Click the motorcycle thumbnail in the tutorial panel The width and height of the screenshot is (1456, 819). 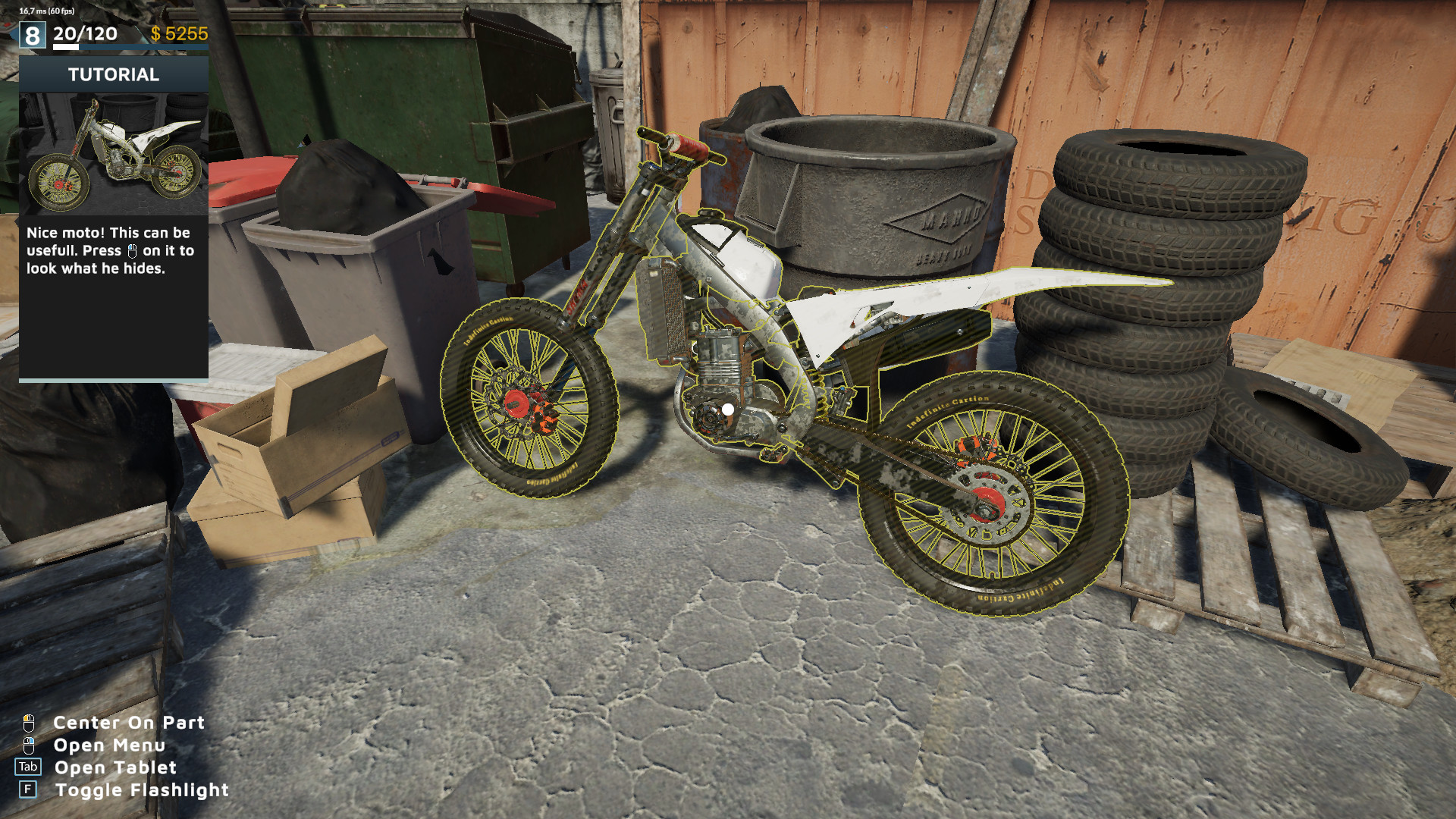pyautogui.click(x=114, y=152)
